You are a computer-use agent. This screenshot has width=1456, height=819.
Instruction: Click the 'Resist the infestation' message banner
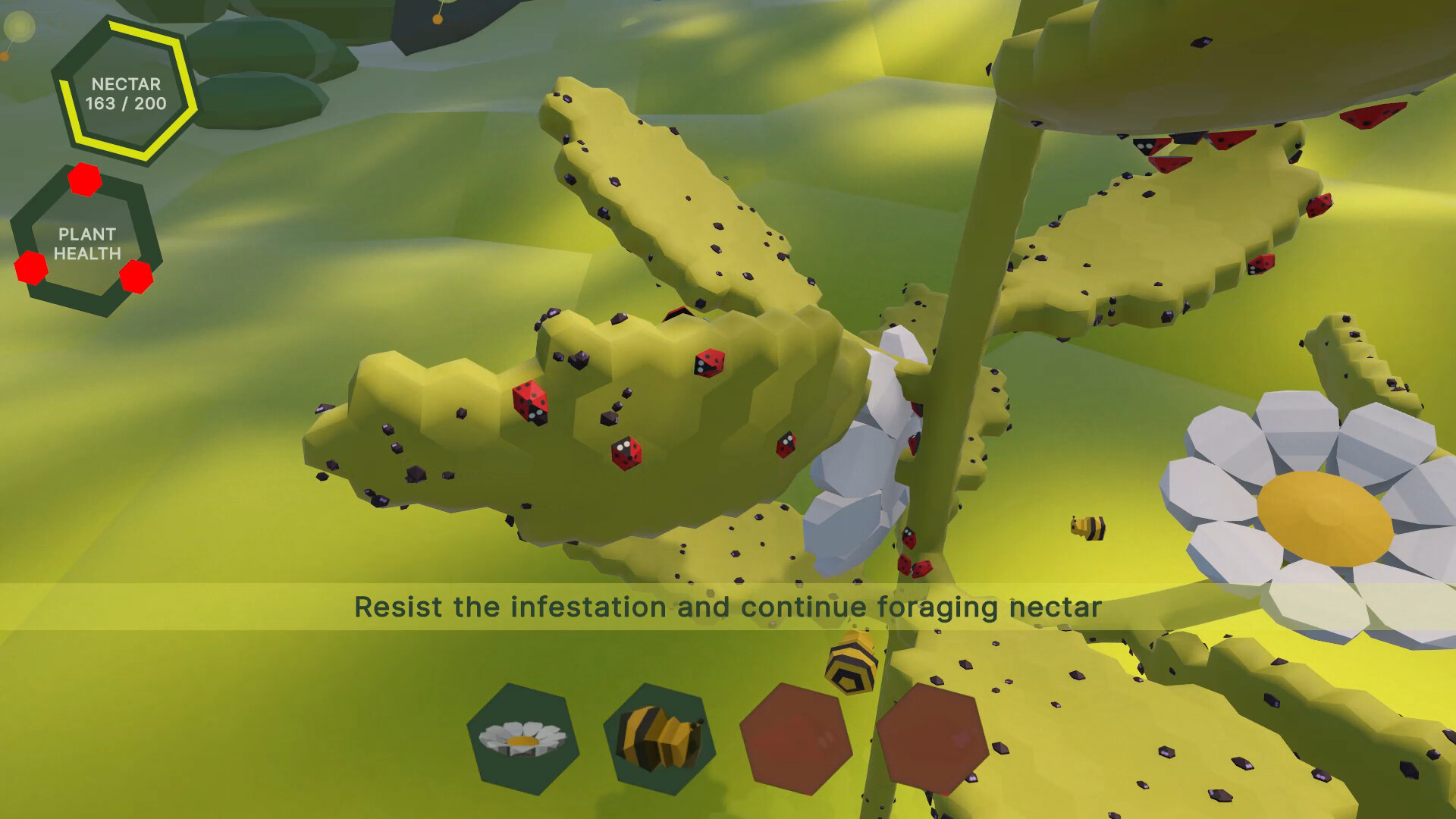click(728, 607)
